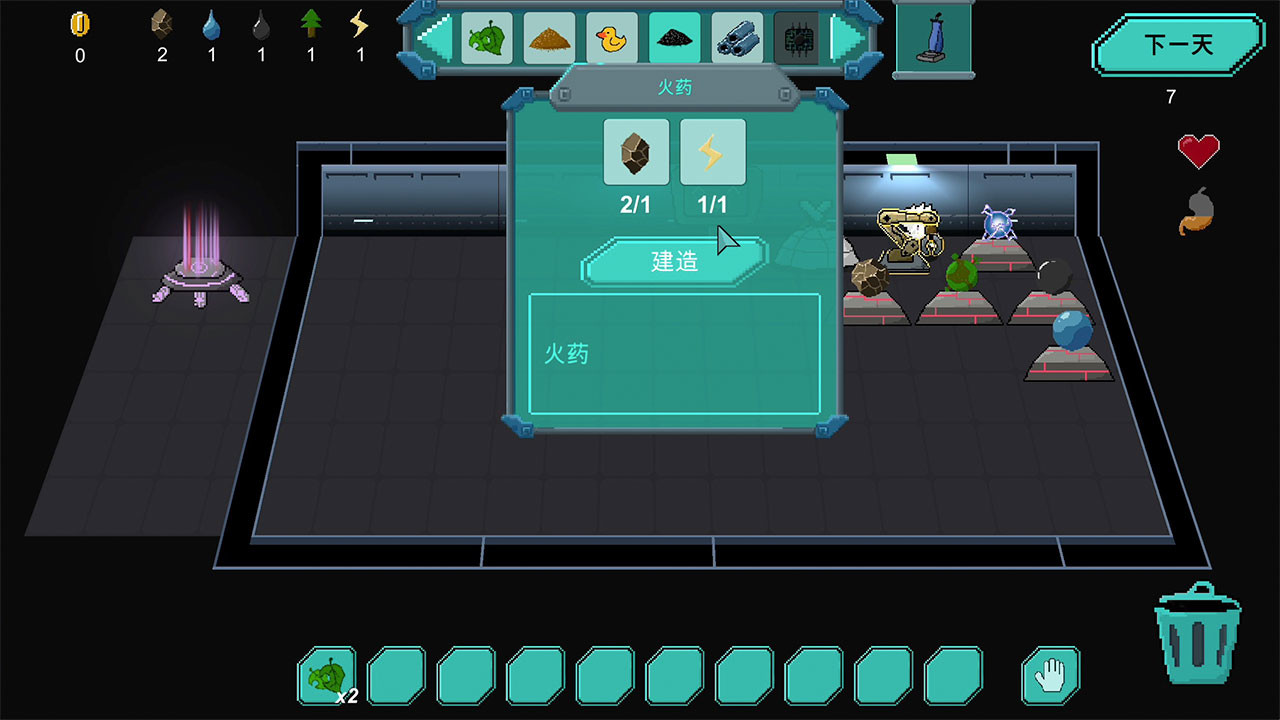The height and width of the screenshot is (720, 1280).
Task: Click the rock ingredient showing 2/1
Action: click(635, 152)
